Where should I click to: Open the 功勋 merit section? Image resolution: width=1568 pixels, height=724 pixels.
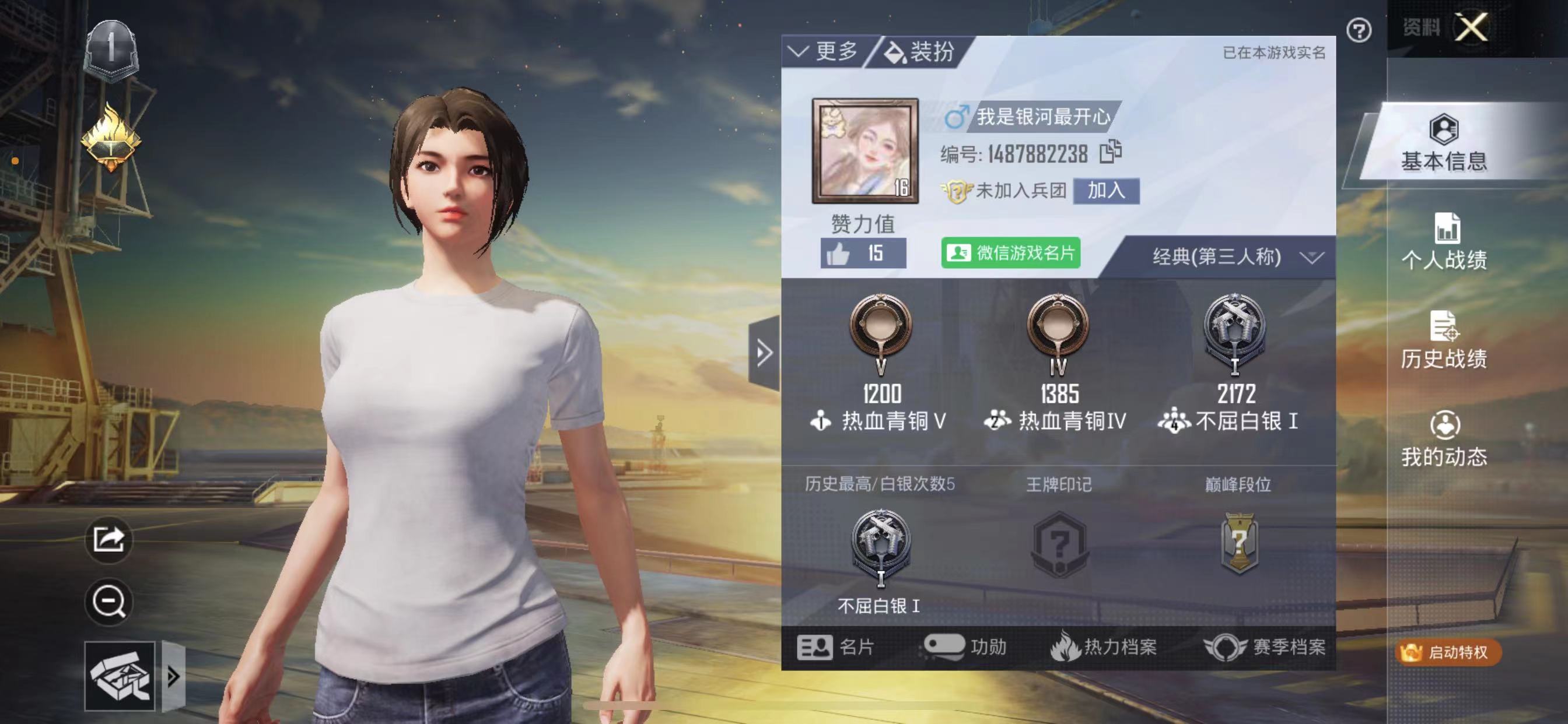pos(967,646)
